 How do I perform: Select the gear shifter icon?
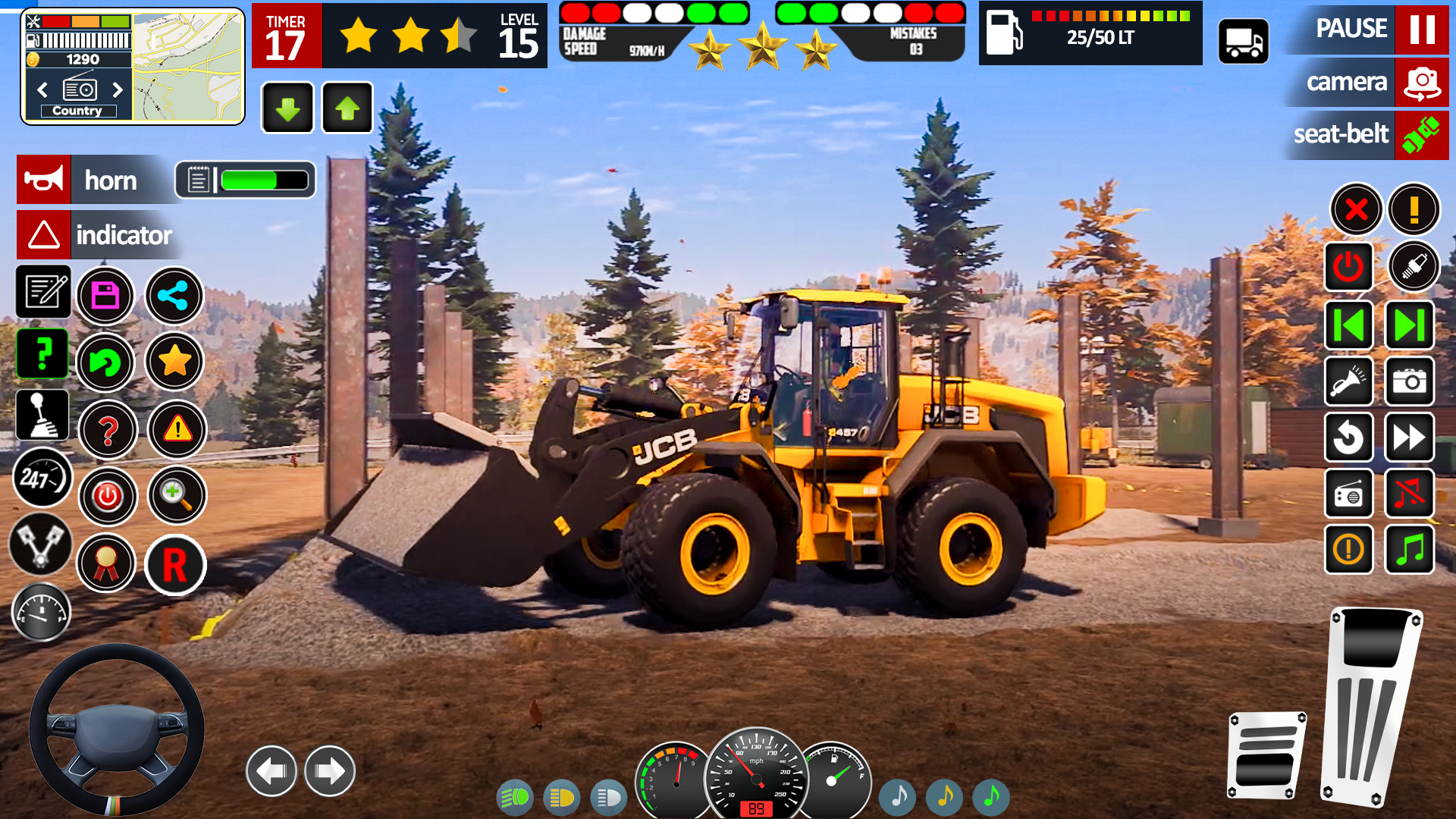click(x=42, y=415)
